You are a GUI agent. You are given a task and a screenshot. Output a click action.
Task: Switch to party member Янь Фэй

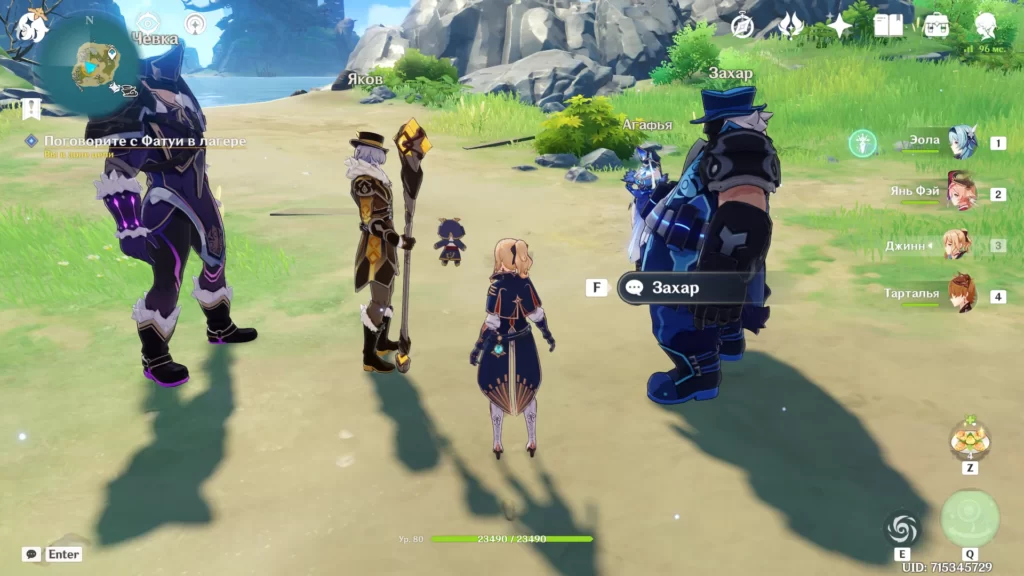pyautogui.click(x=961, y=193)
